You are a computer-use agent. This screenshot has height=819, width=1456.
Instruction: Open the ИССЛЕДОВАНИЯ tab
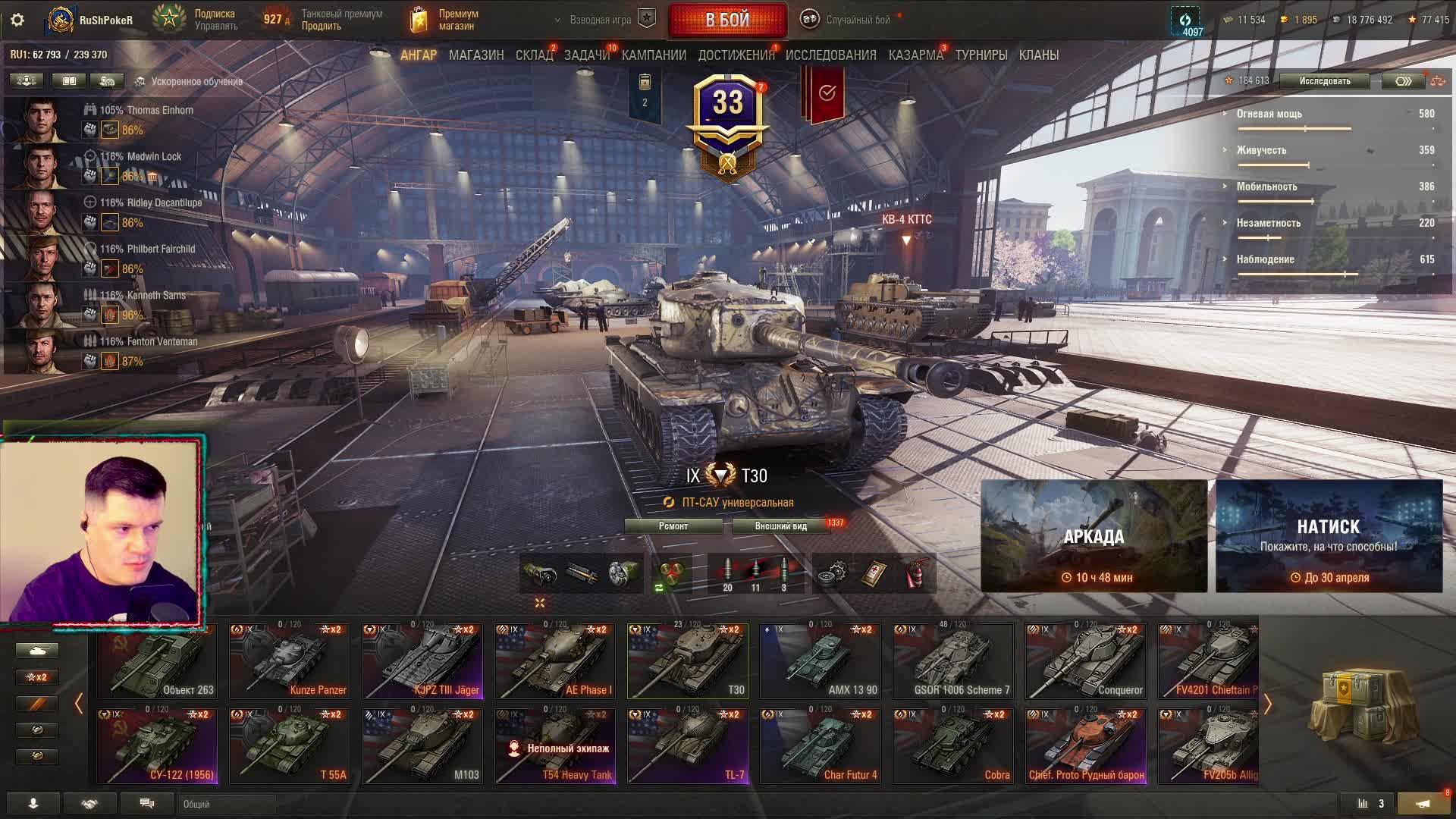pyautogui.click(x=830, y=55)
